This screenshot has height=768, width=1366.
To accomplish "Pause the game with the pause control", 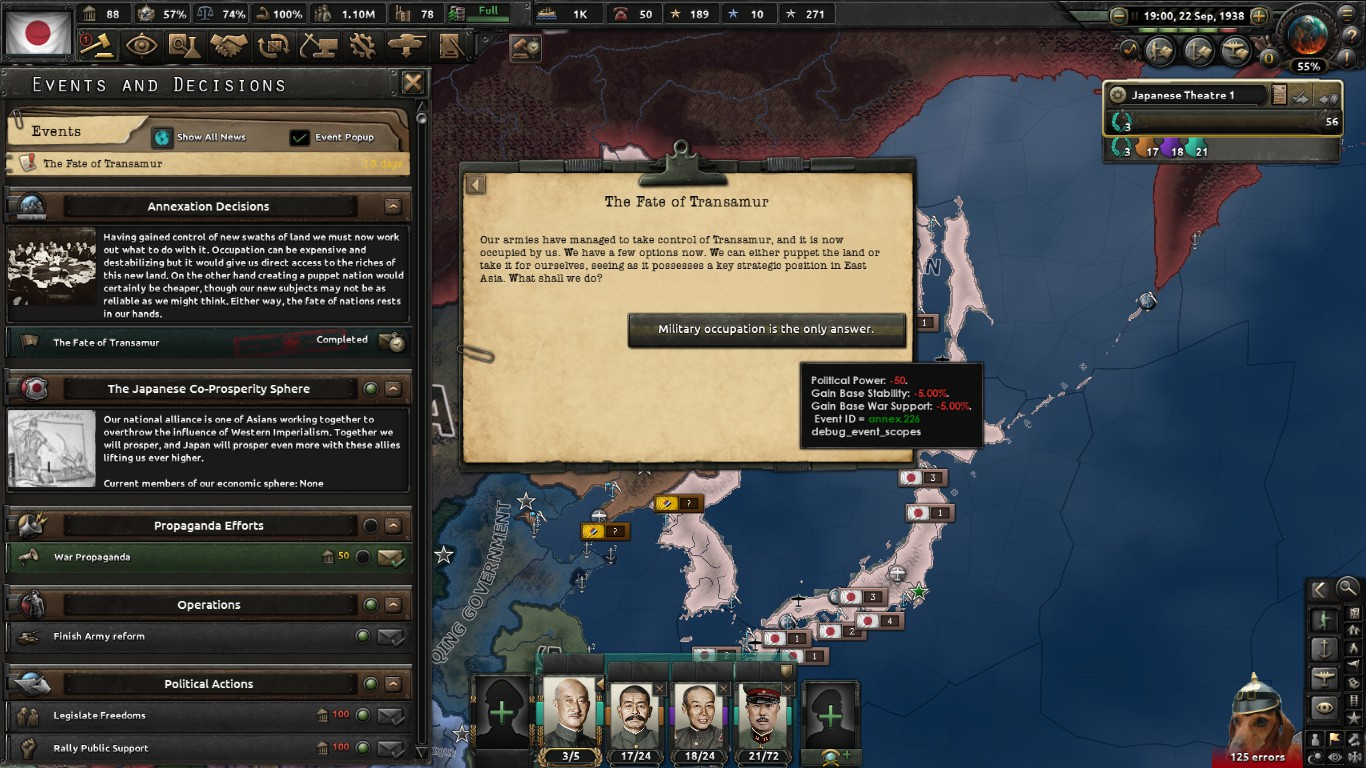I will tap(1134, 15).
